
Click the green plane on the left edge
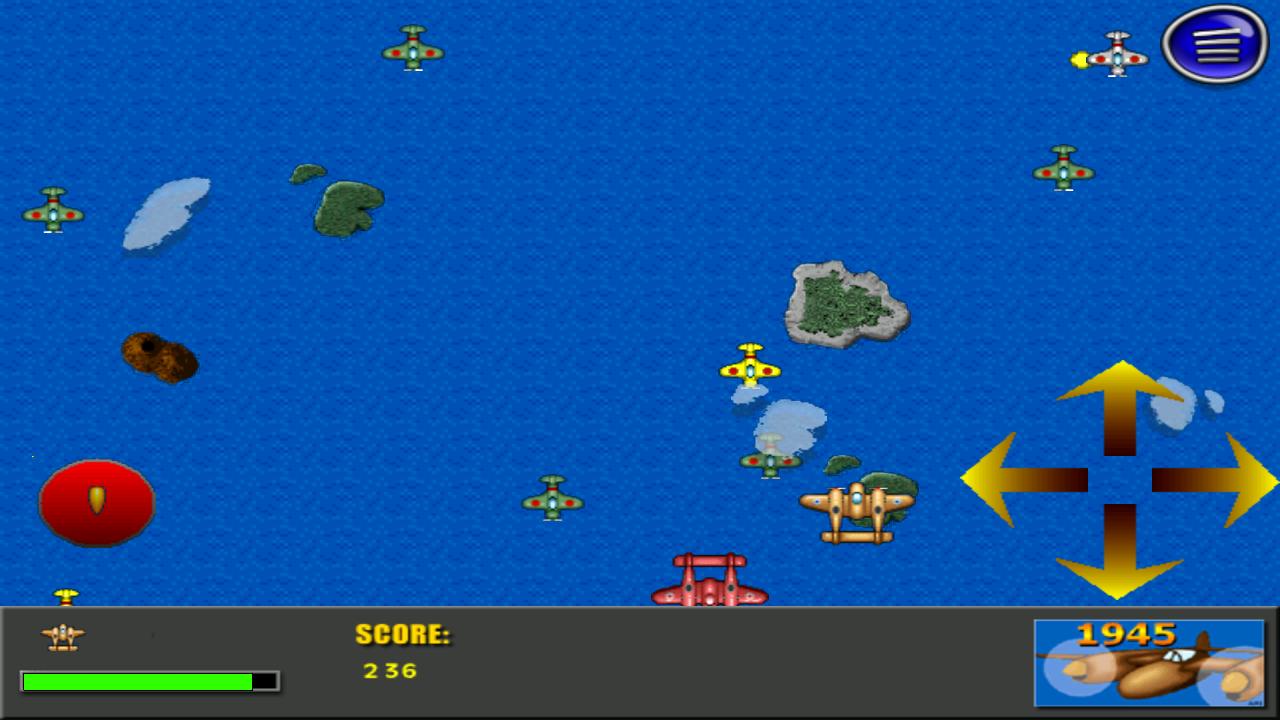tap(53, 210)
